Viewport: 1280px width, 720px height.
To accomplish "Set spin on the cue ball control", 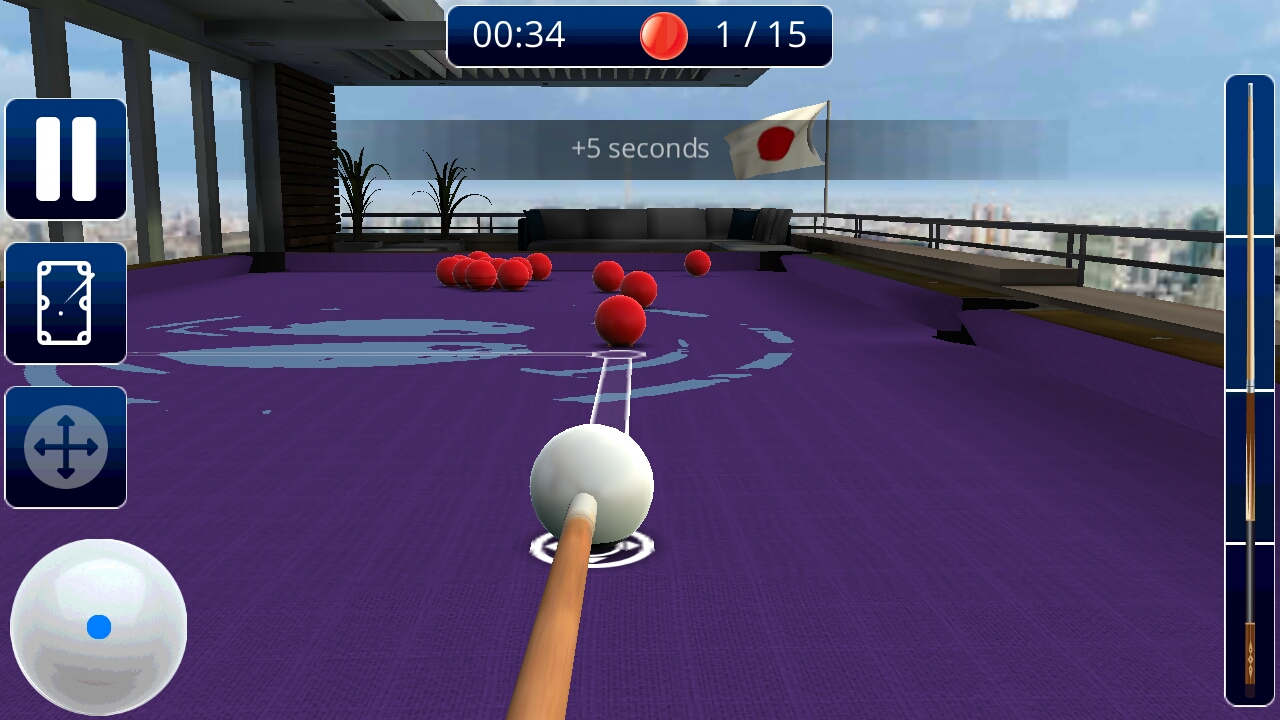I will tap(98, 627).
